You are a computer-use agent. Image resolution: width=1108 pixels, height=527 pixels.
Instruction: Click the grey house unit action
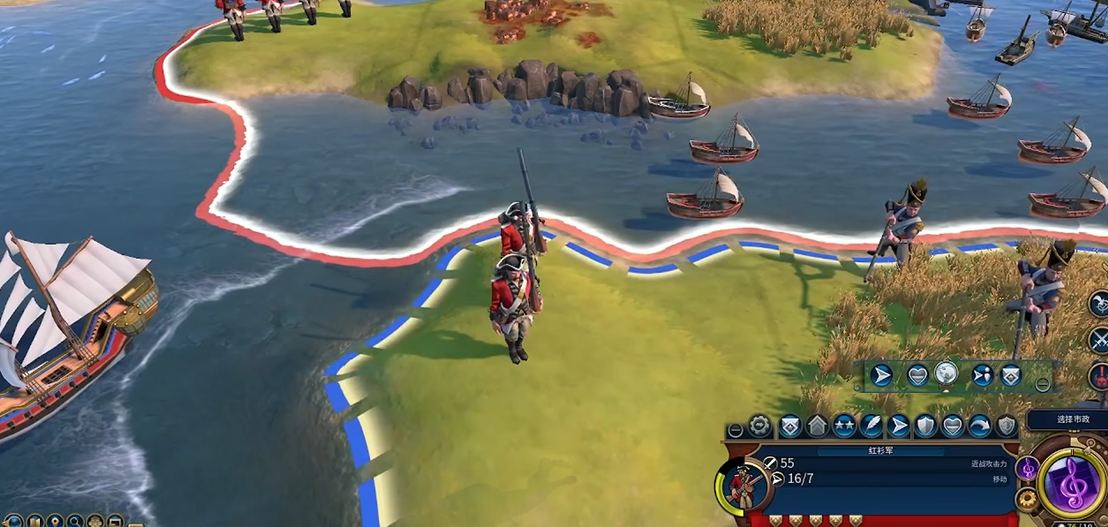click(817, 425)
